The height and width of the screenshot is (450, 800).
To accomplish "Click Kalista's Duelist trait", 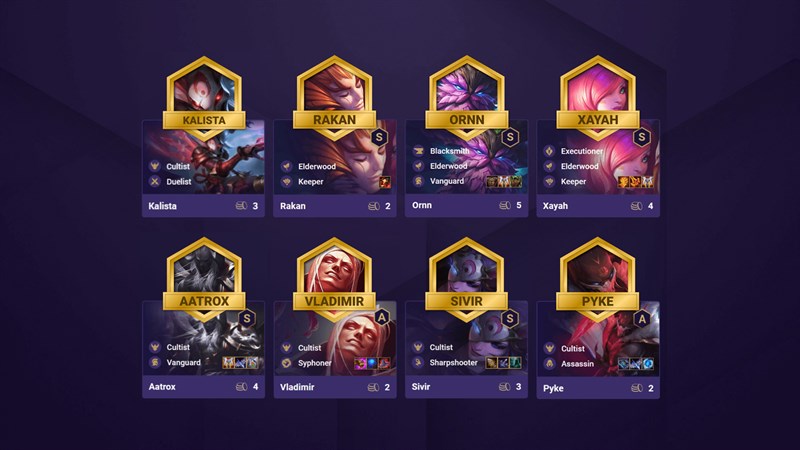I will 181,182.
